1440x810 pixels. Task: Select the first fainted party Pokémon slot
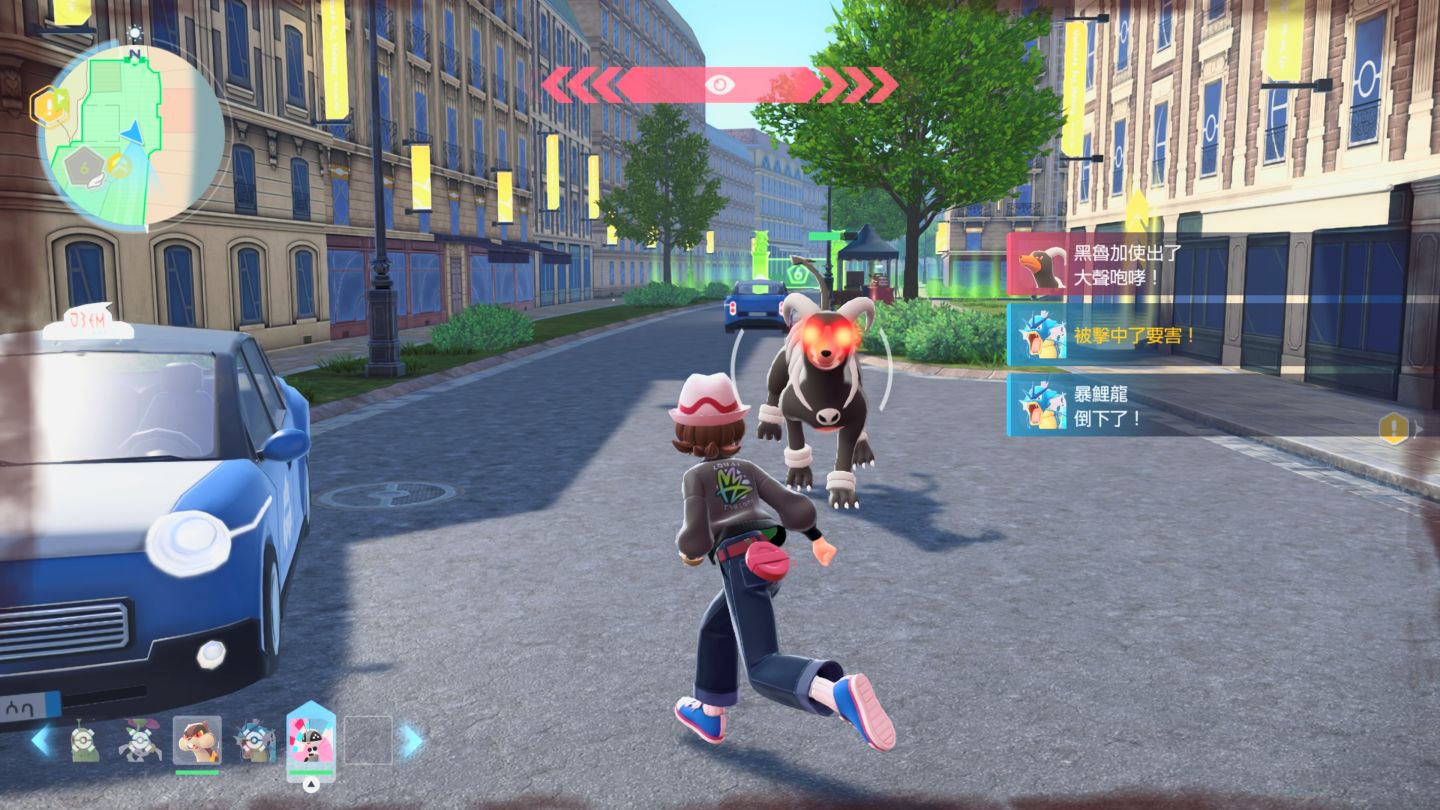coord(84,741)
